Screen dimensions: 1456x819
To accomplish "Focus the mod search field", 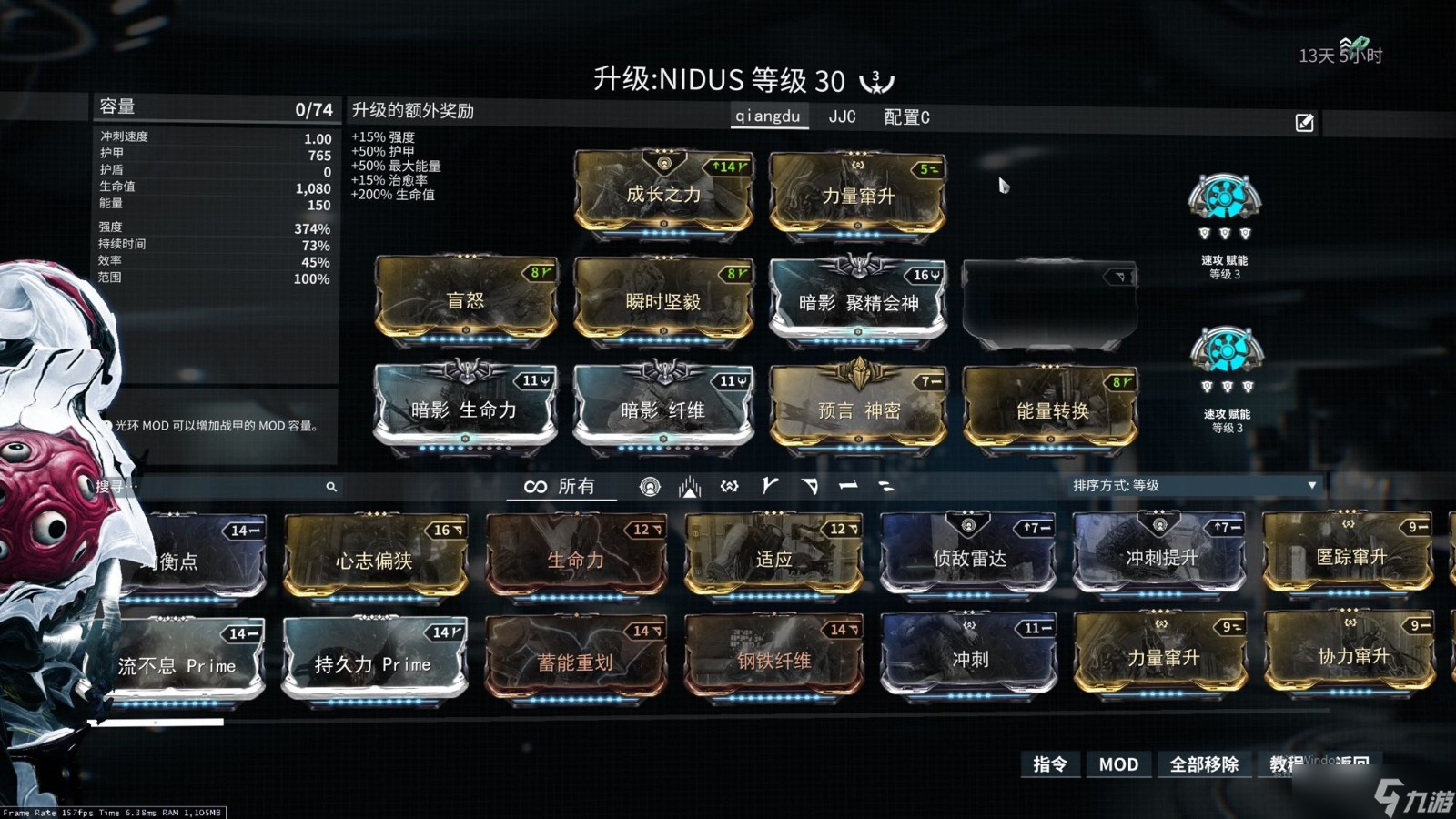I will coord(218,487).
